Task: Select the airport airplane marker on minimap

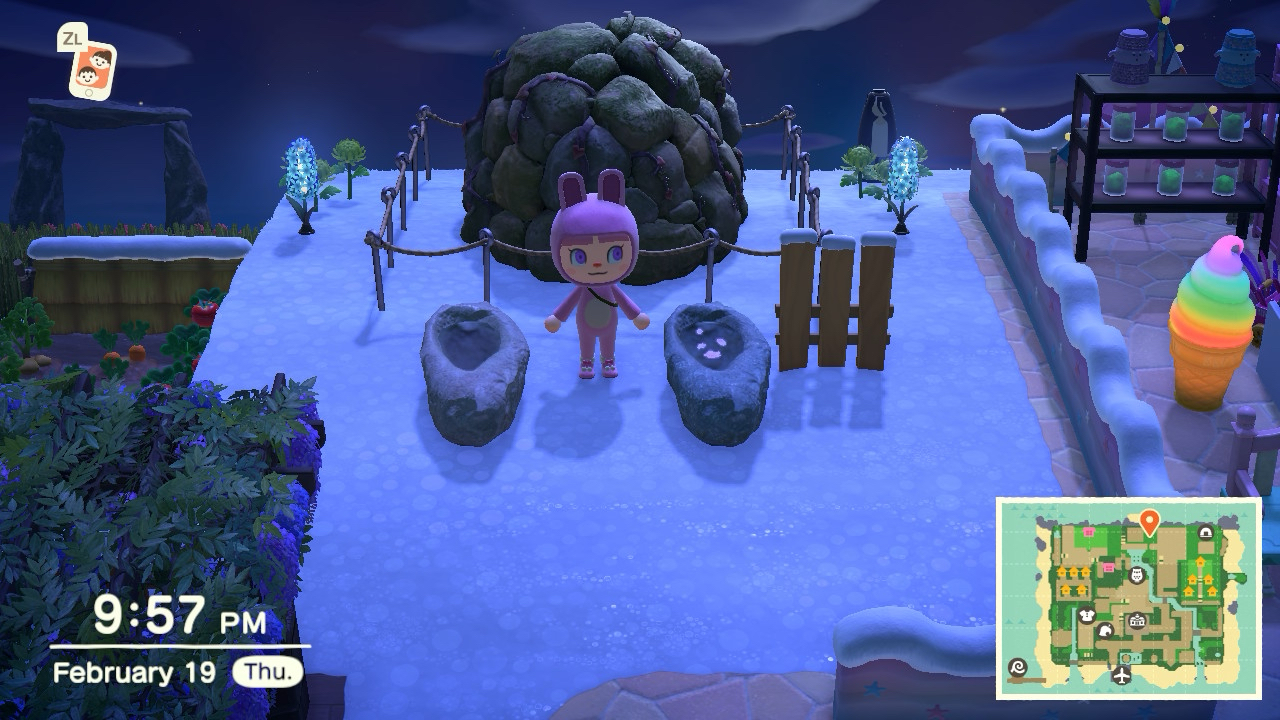Action: click(x=1122, y=675)
